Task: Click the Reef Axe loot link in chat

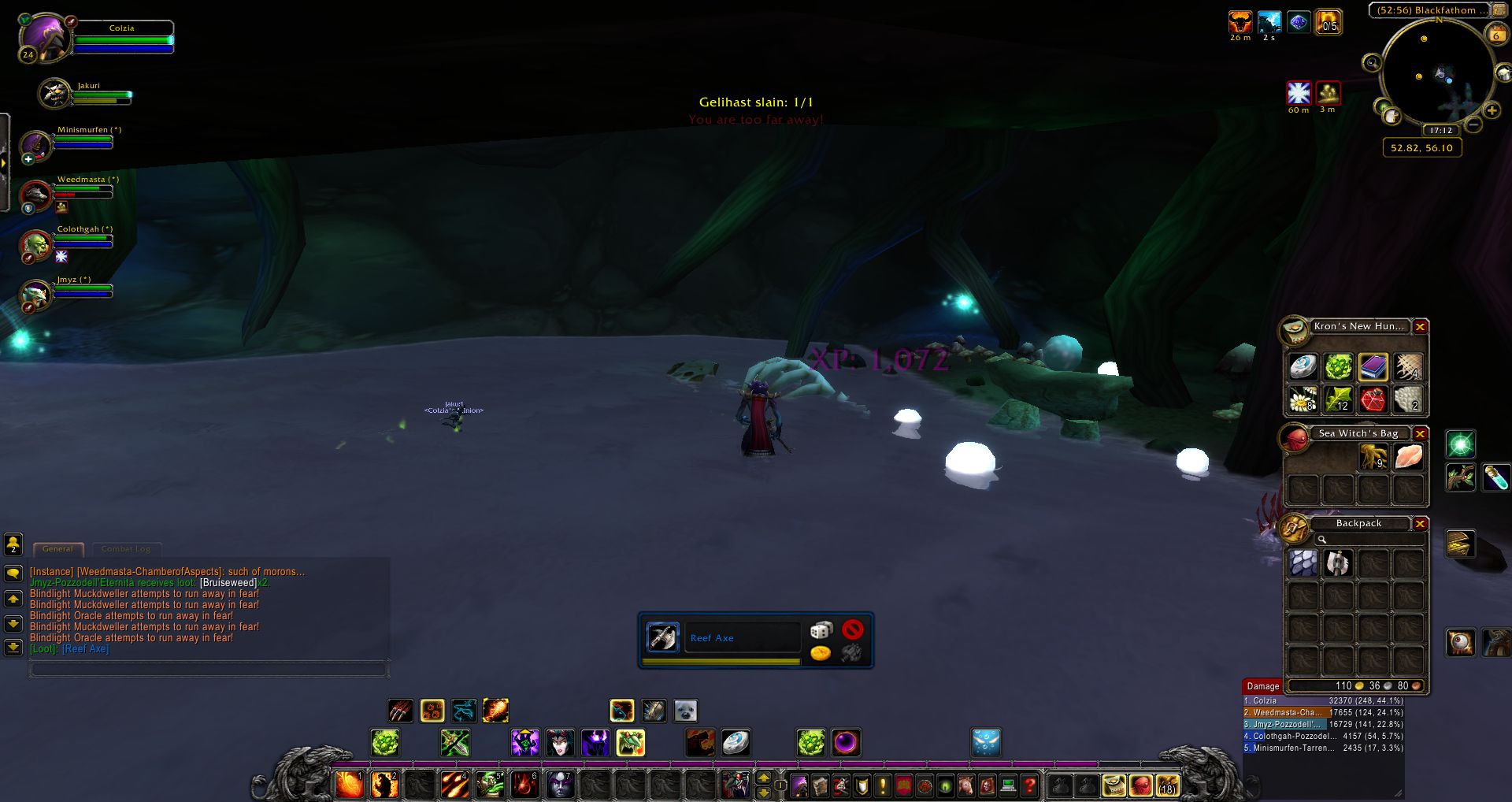Action: (x=85, y=649)
